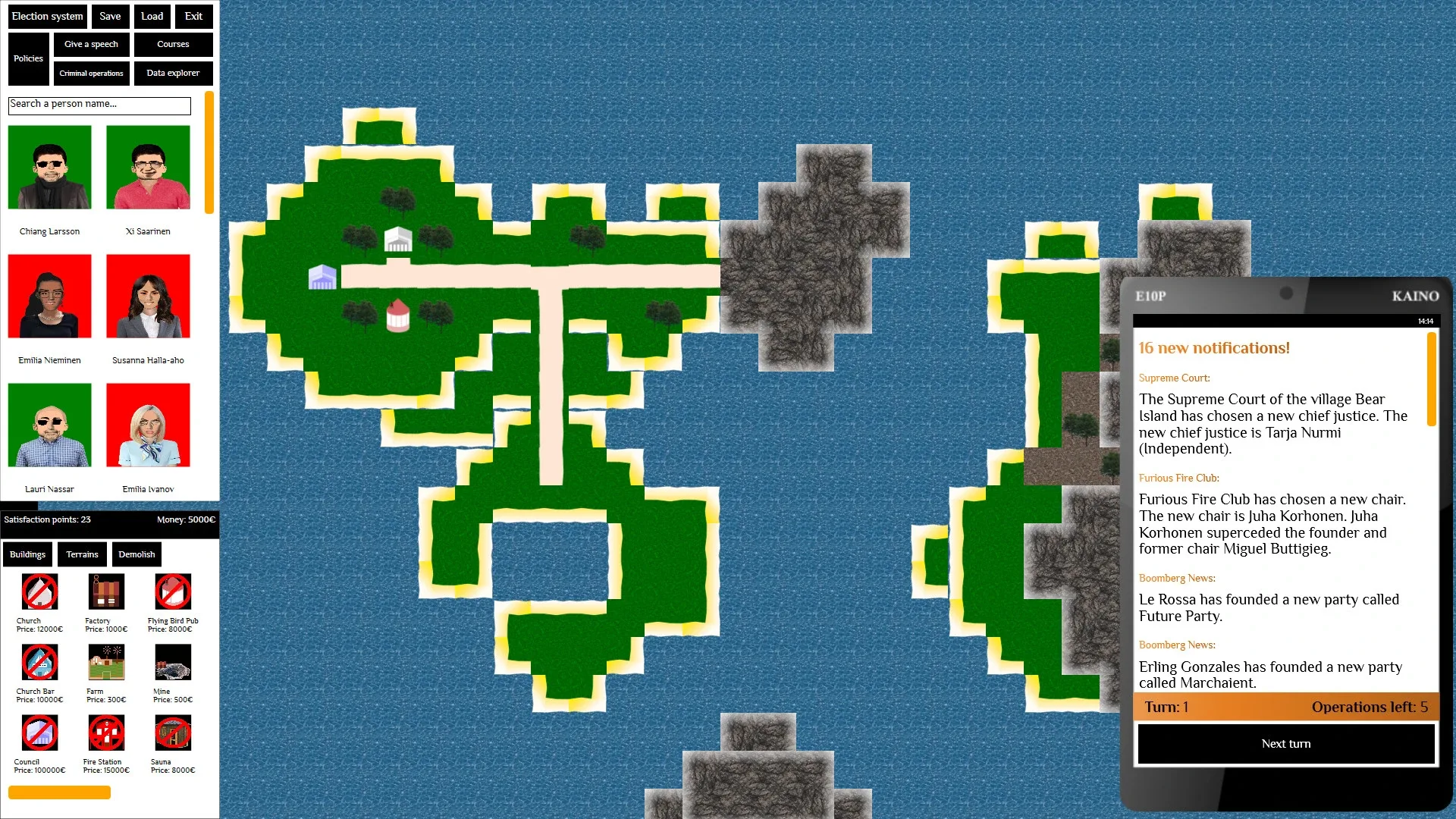
Task: Click the Give a speech button
Action: pyautogui.click(x=91, y=44)
